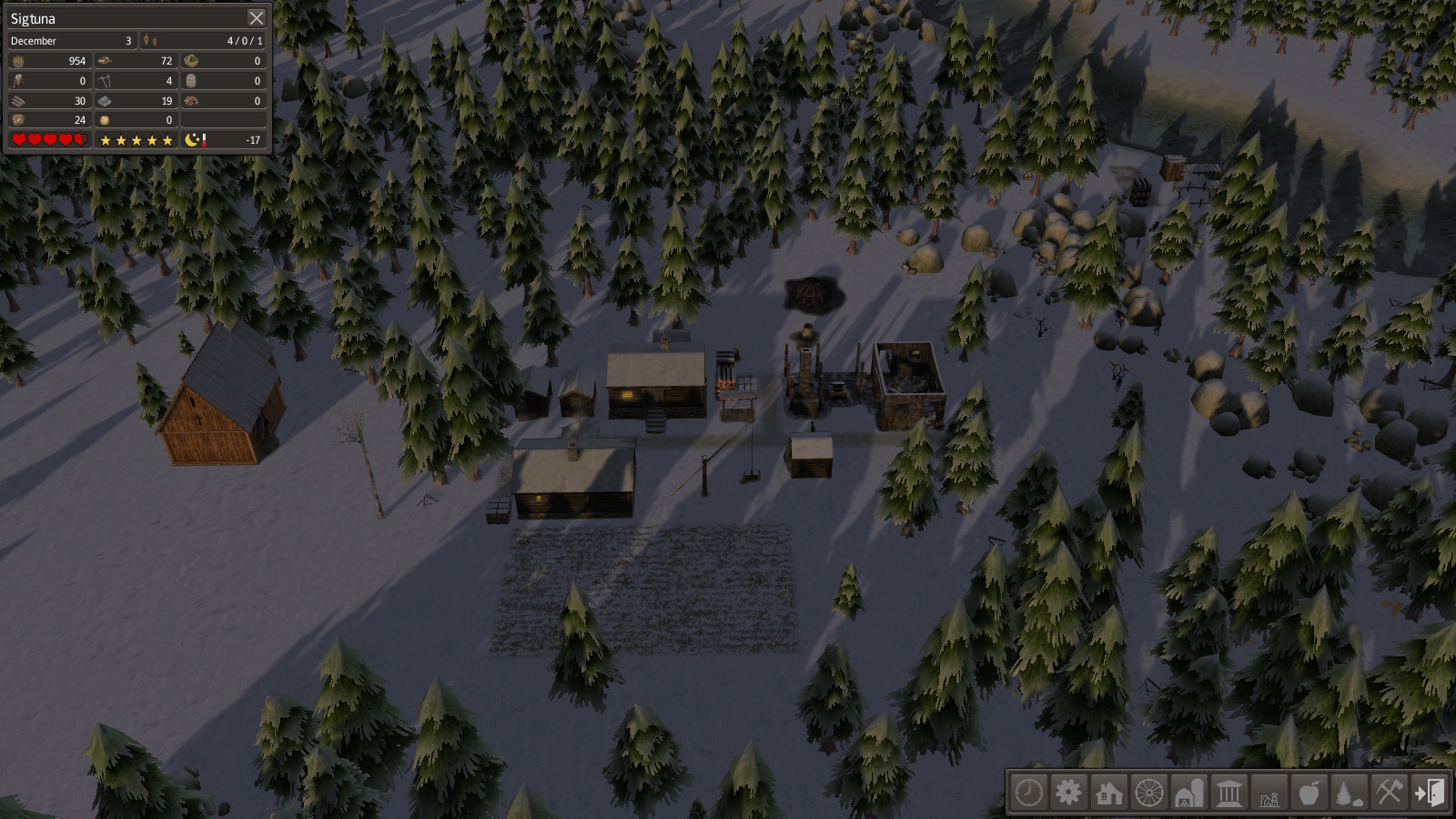Choose the crossed pickaxe and axe button
Viewport: 1456px width, 819px height.
[1389, 793]
